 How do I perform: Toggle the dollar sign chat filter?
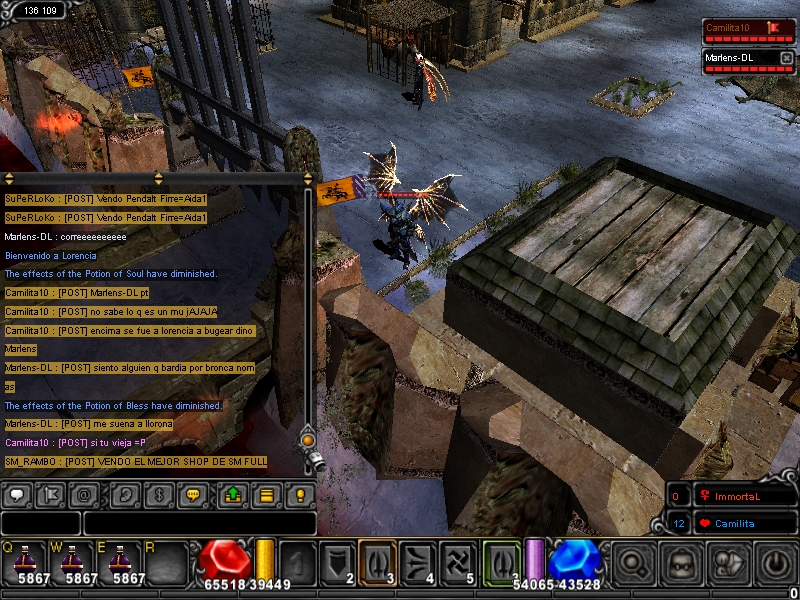click(157, 494)
